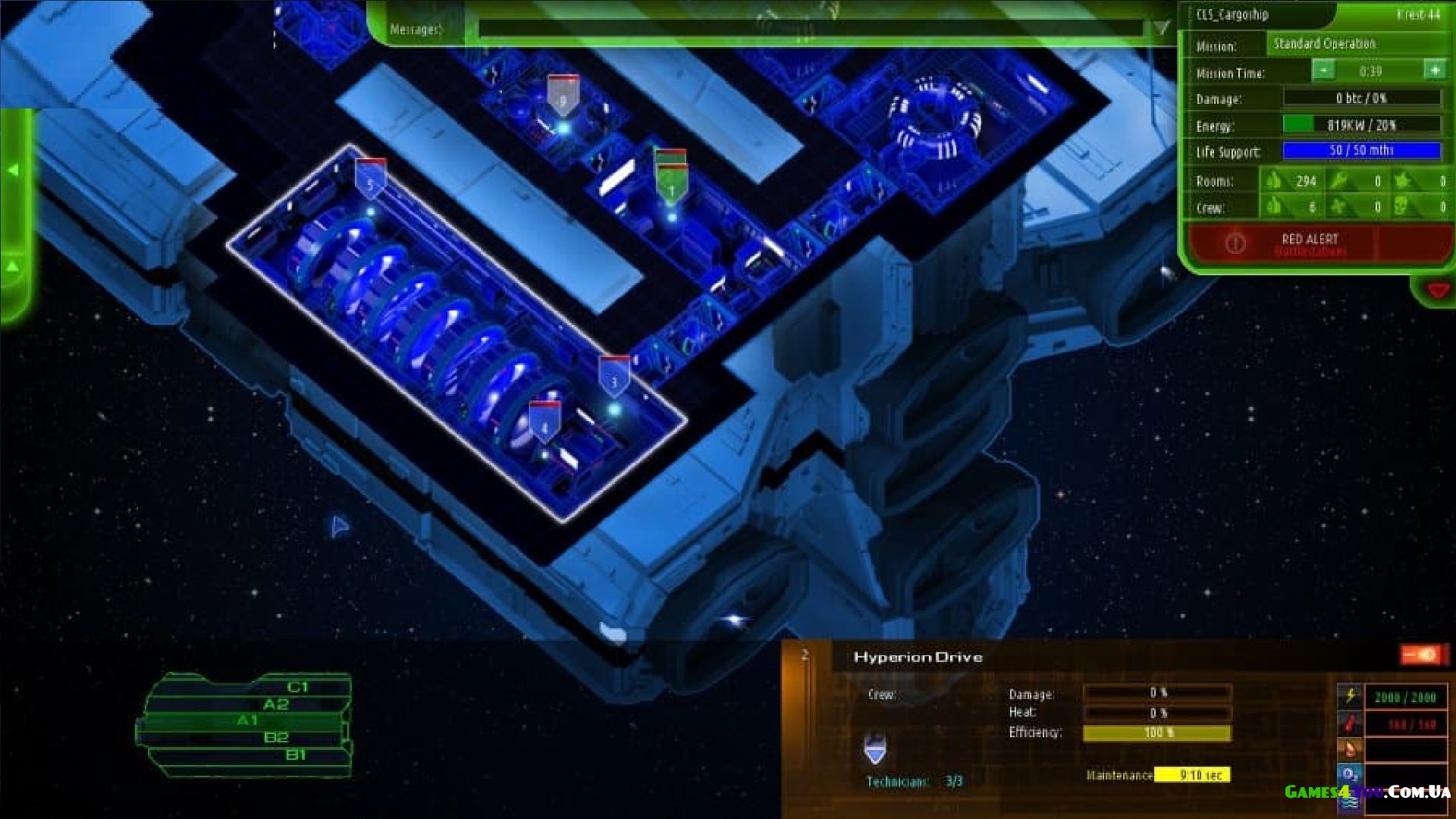The image size is (1456, 819).
Task: Switch to deck A2 on deck selector
Action: coord(275,704)
